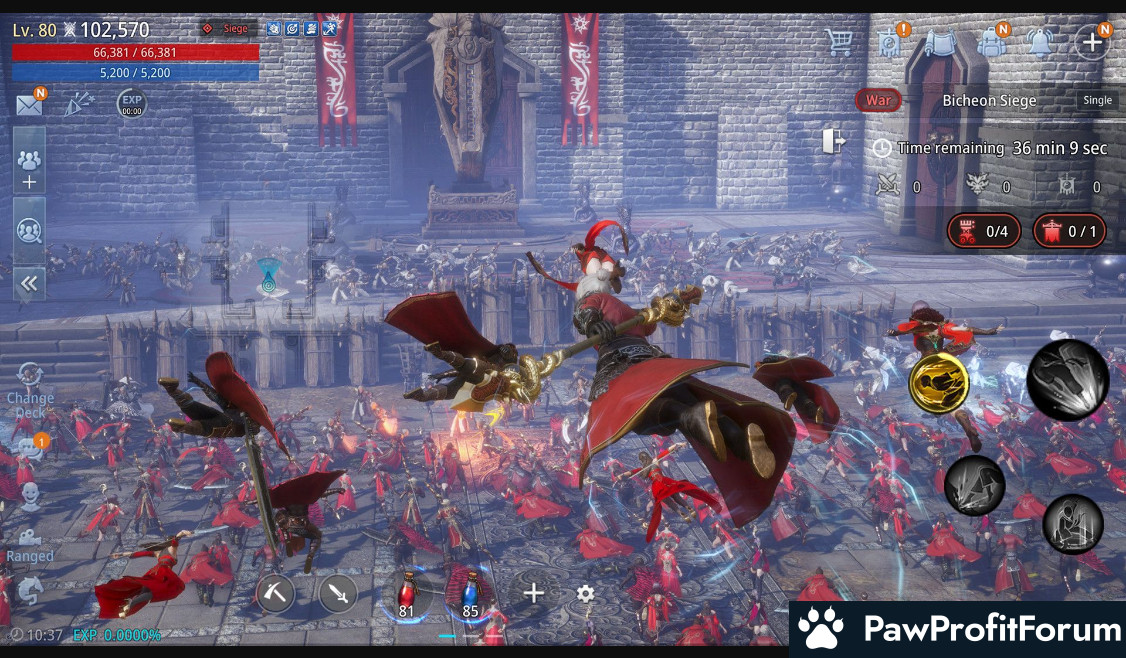Screen dimensions: 1126x658
Task: Add a quick slot item with plus
Action: [x=534, y=593]
